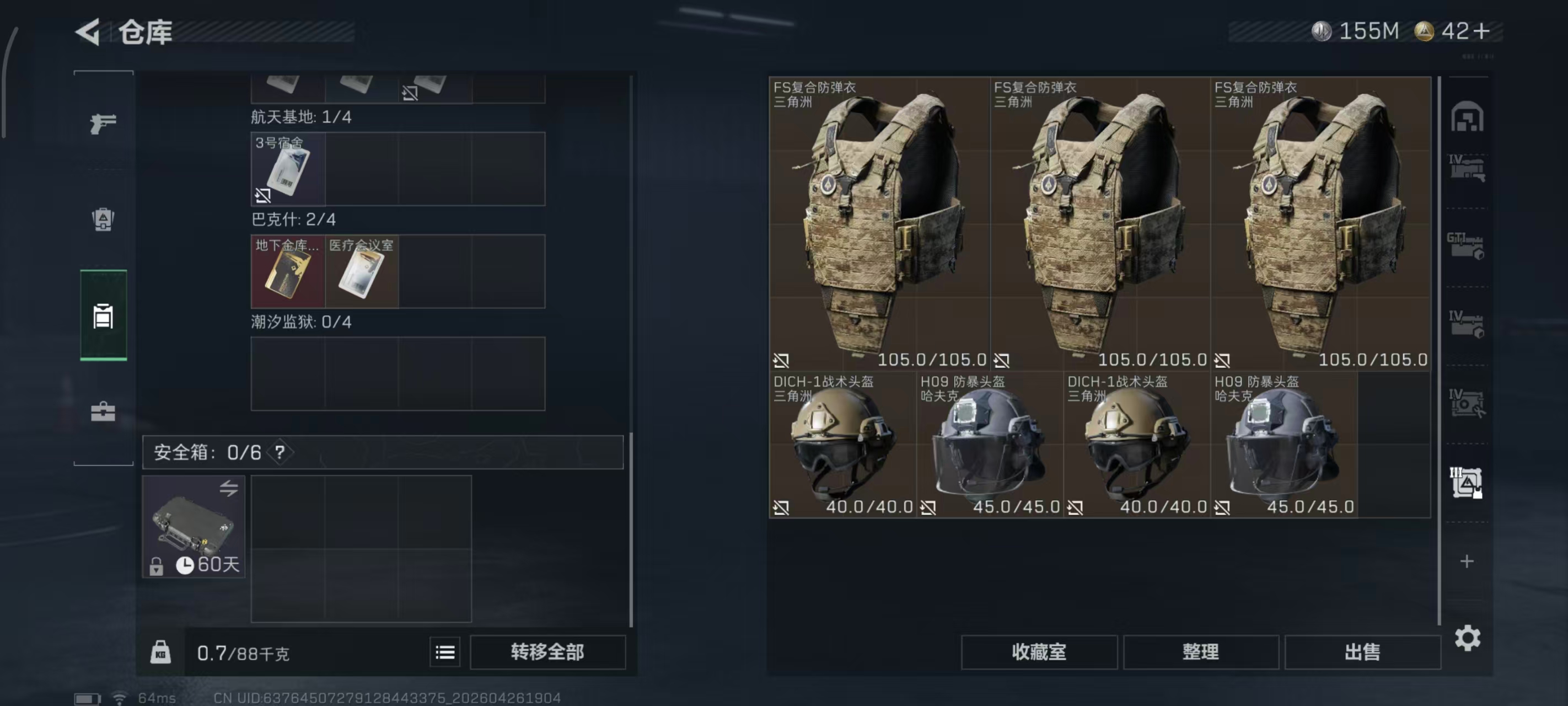
Task: Click the back arrow next to 仓库 title
Action: (87, 31)
